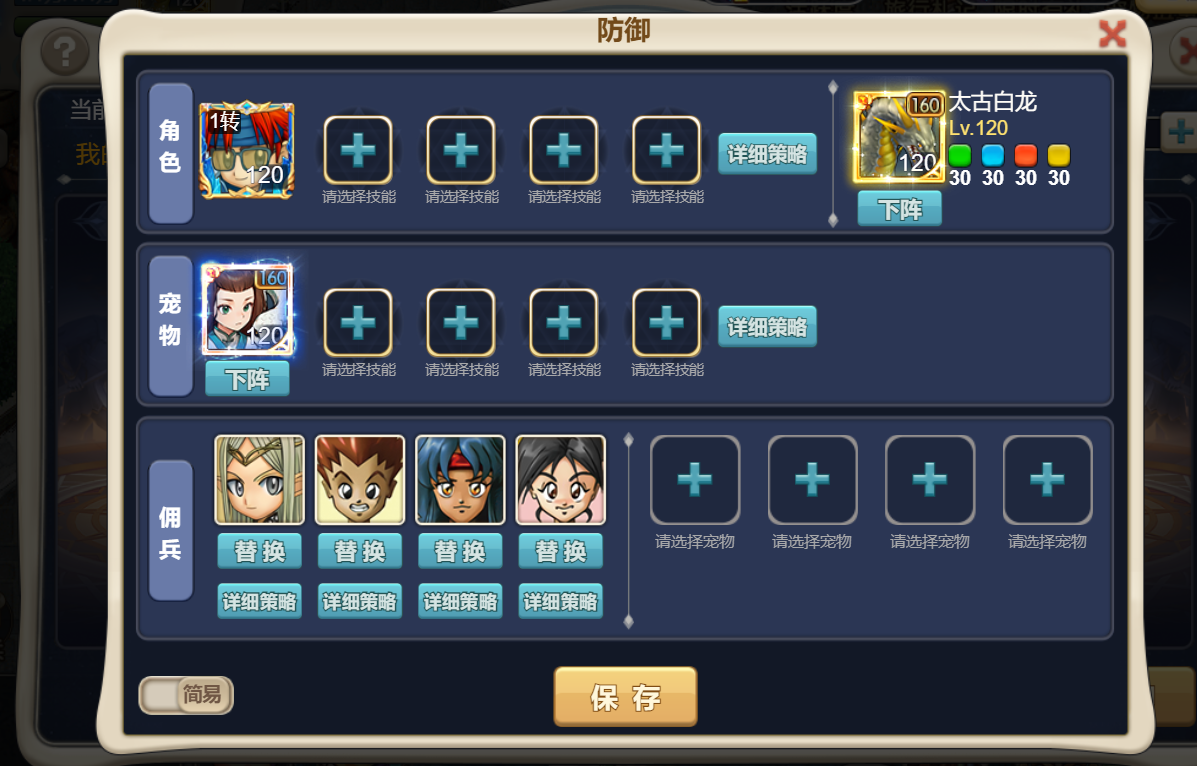
Task: Click 下阵 under the brown-haired pet portrait
Action: point(247,379)
